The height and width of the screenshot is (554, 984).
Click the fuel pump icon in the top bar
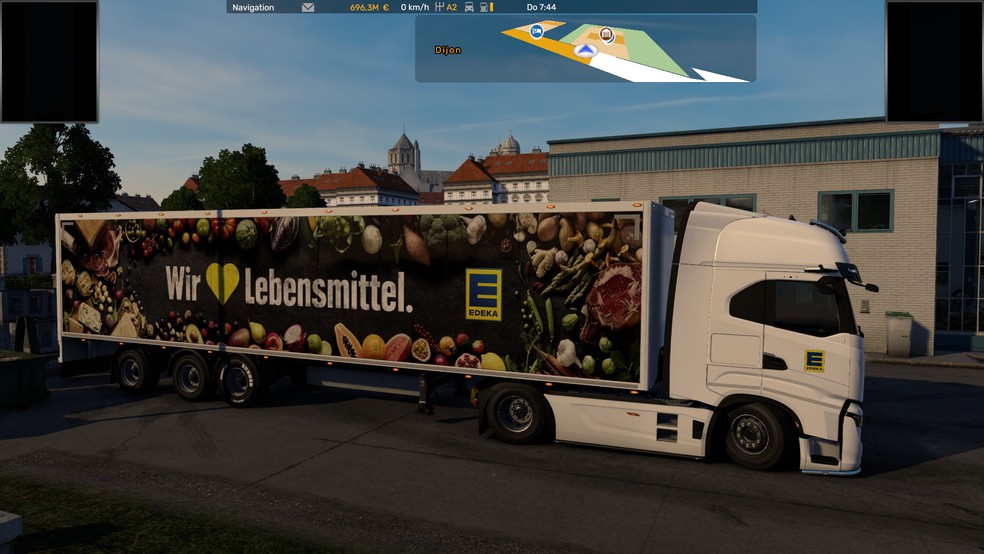(484, 7)
